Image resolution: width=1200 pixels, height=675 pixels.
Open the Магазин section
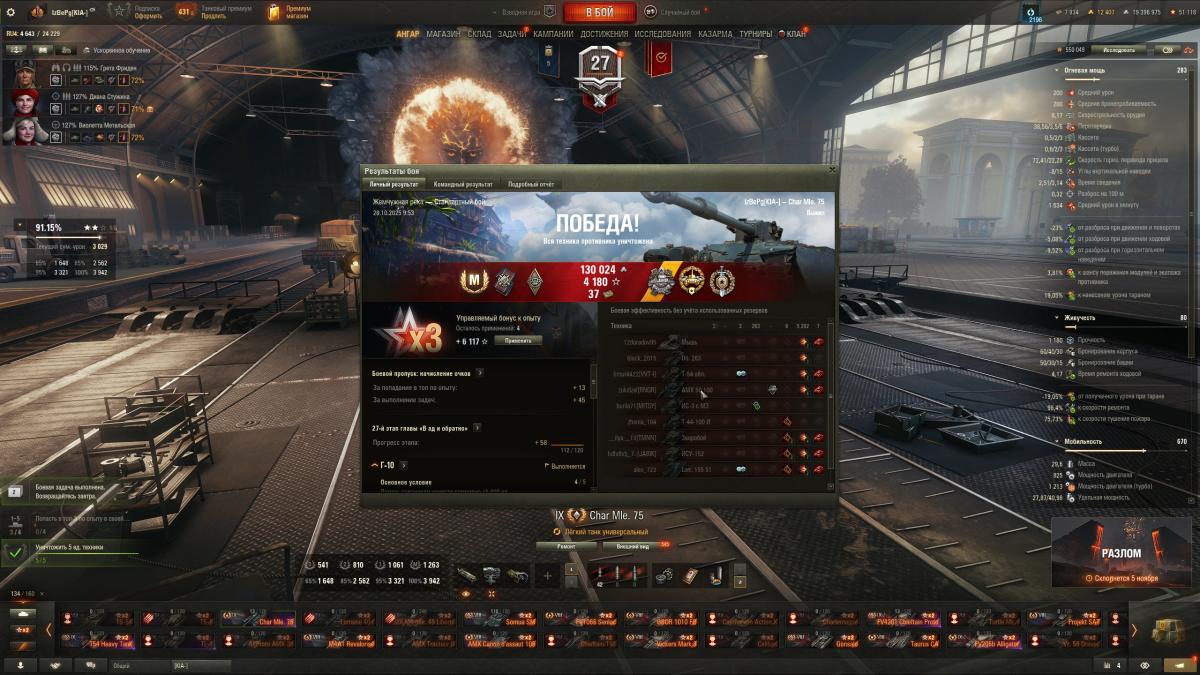(x=443, y=33)
